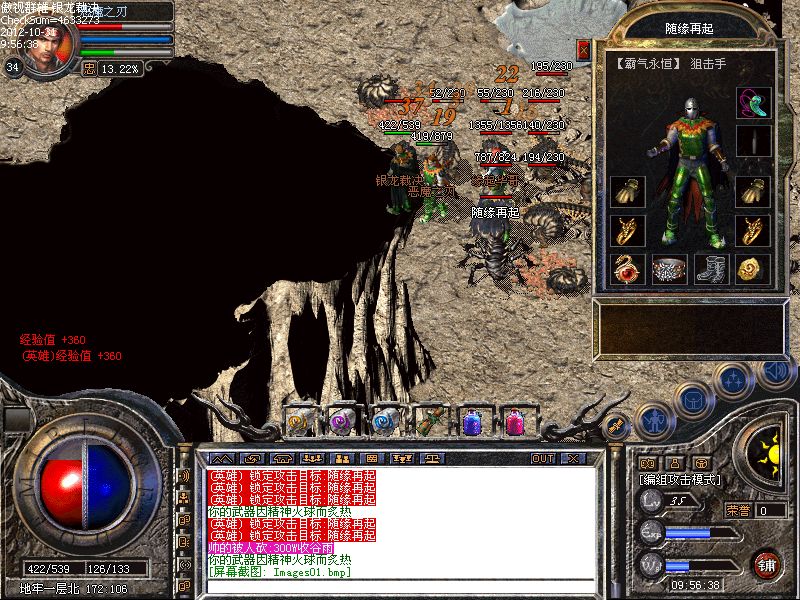Open the red 铺 shop button
800x600 pixels.
coord(767,563)
